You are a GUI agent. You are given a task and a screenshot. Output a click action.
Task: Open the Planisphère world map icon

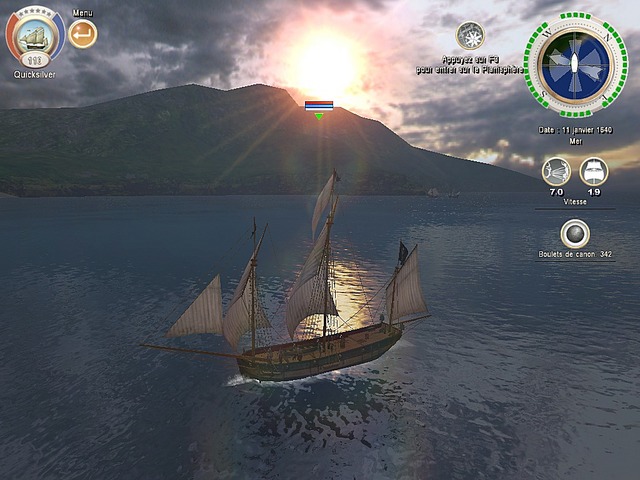(470, 35)
